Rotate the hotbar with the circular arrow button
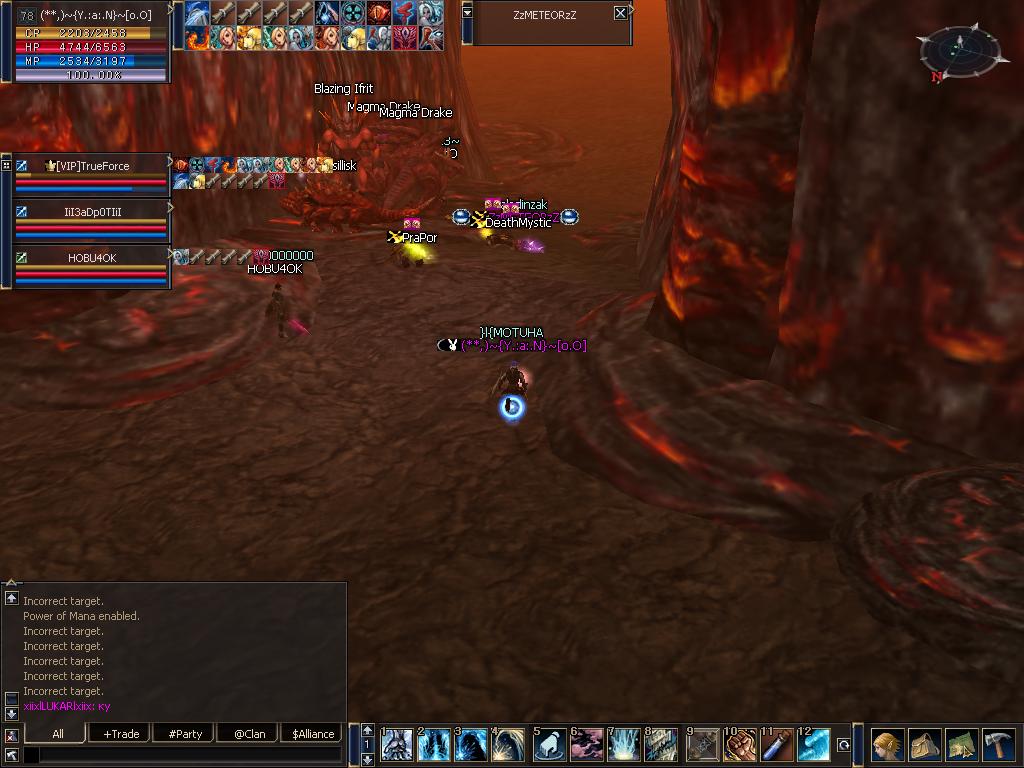 (x=844, y=745)
